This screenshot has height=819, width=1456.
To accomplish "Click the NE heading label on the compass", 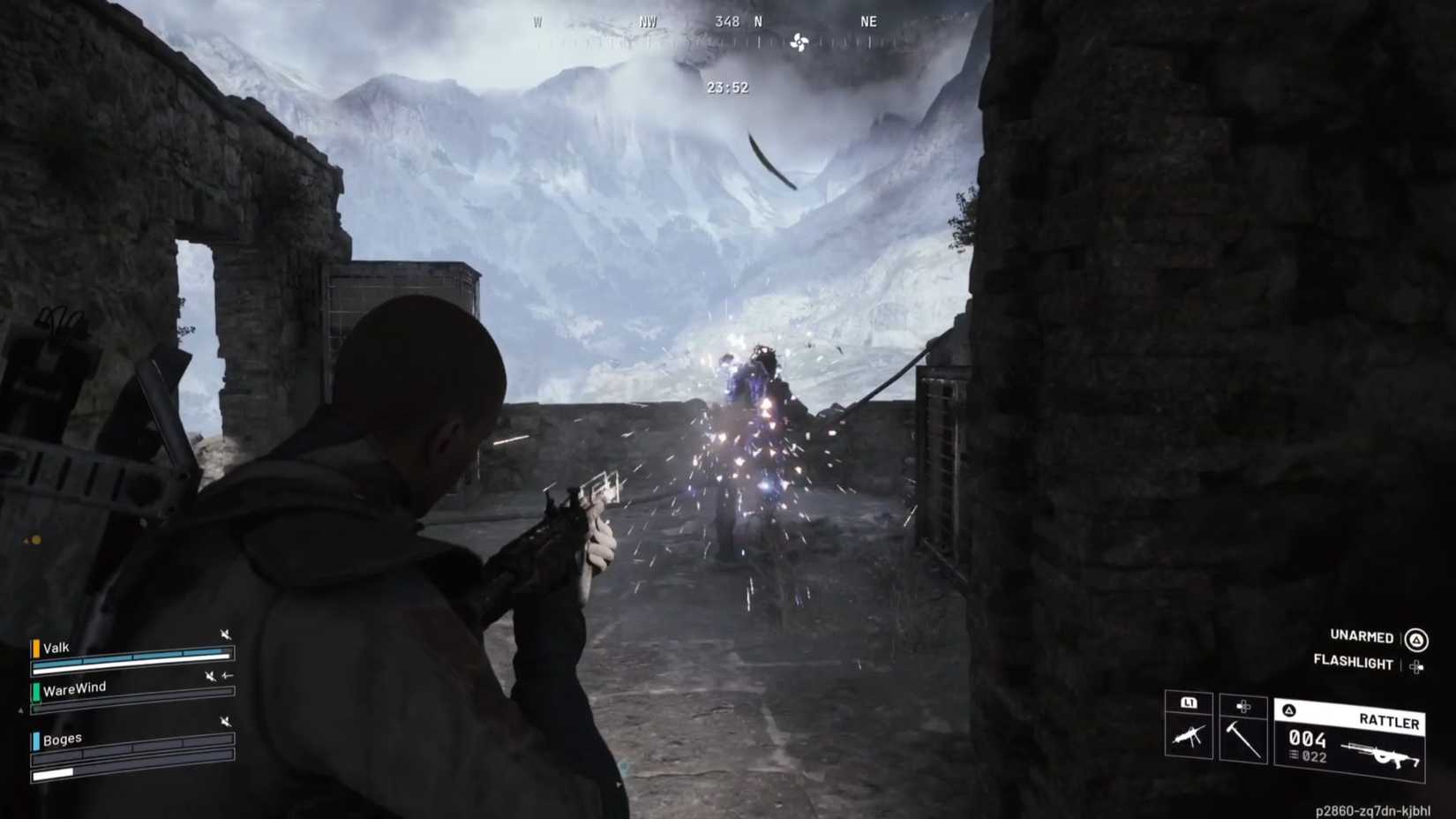I will (867, 20).
